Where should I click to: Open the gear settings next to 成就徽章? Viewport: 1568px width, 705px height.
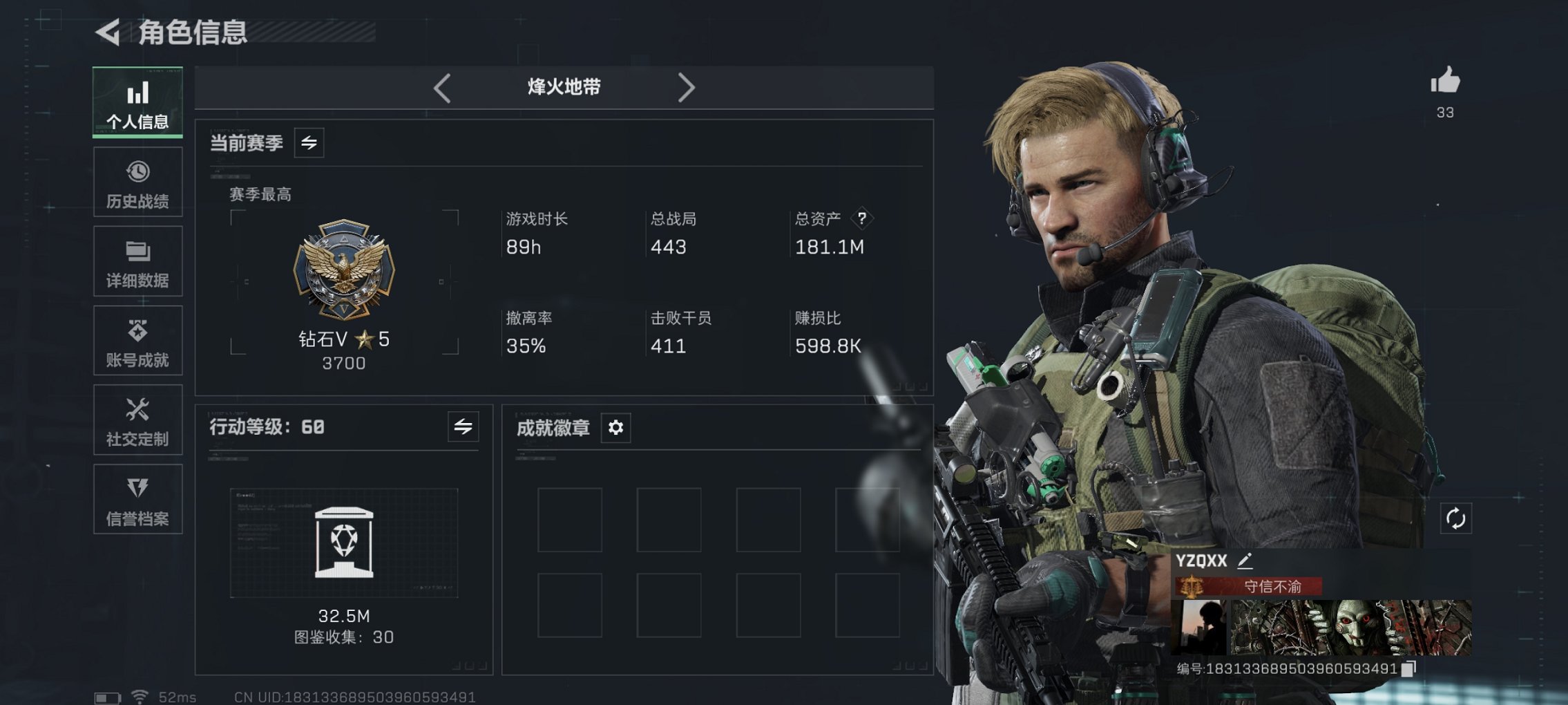613,428
